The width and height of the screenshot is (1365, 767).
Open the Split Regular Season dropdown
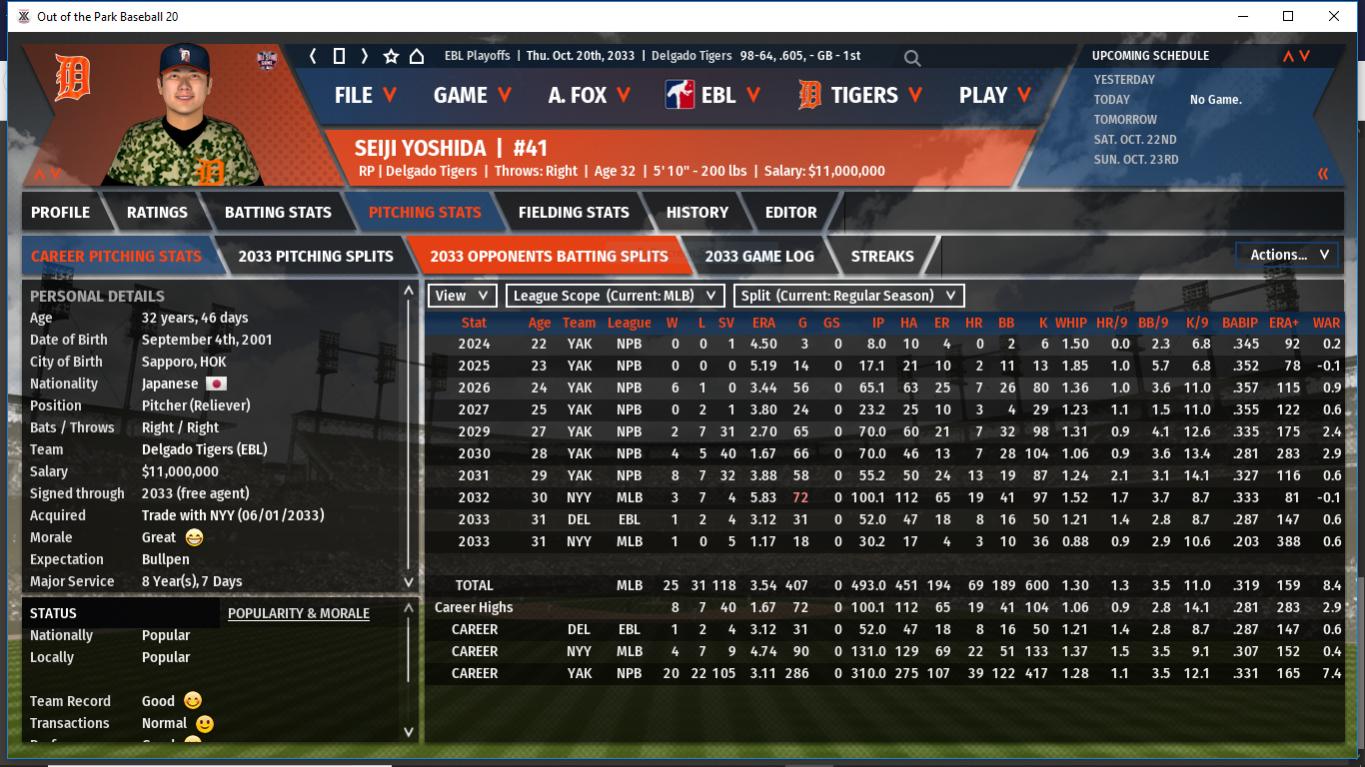point(849,296)
